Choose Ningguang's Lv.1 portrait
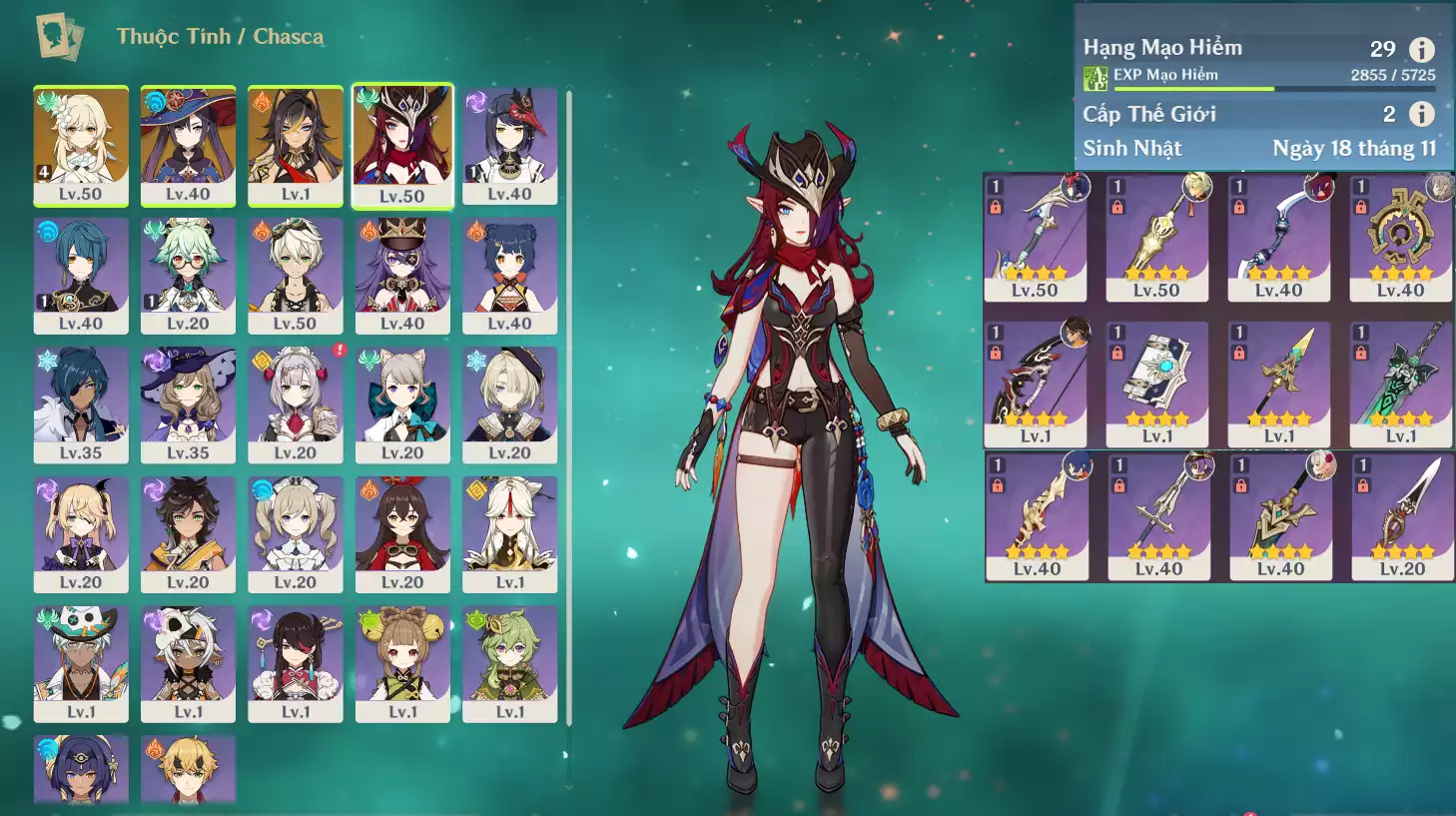 tap(509, 534)
